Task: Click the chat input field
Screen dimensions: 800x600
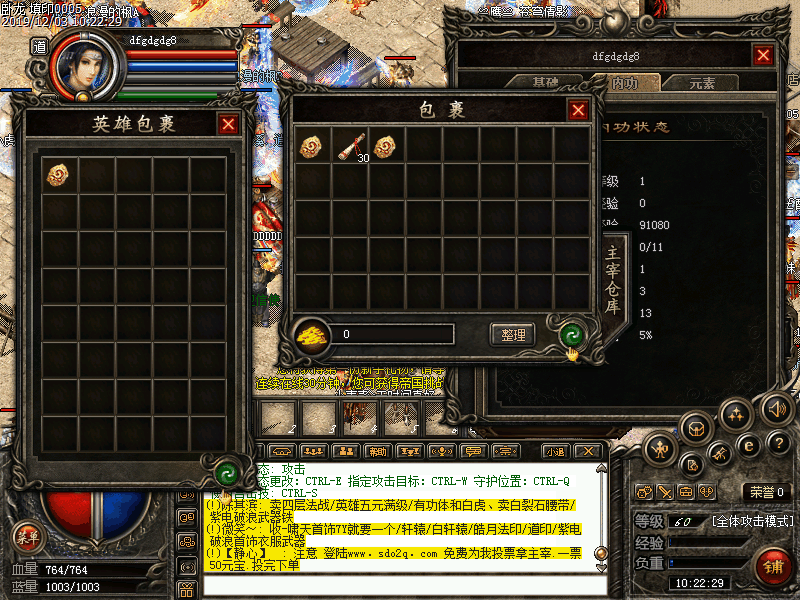Action: [400, 584]
